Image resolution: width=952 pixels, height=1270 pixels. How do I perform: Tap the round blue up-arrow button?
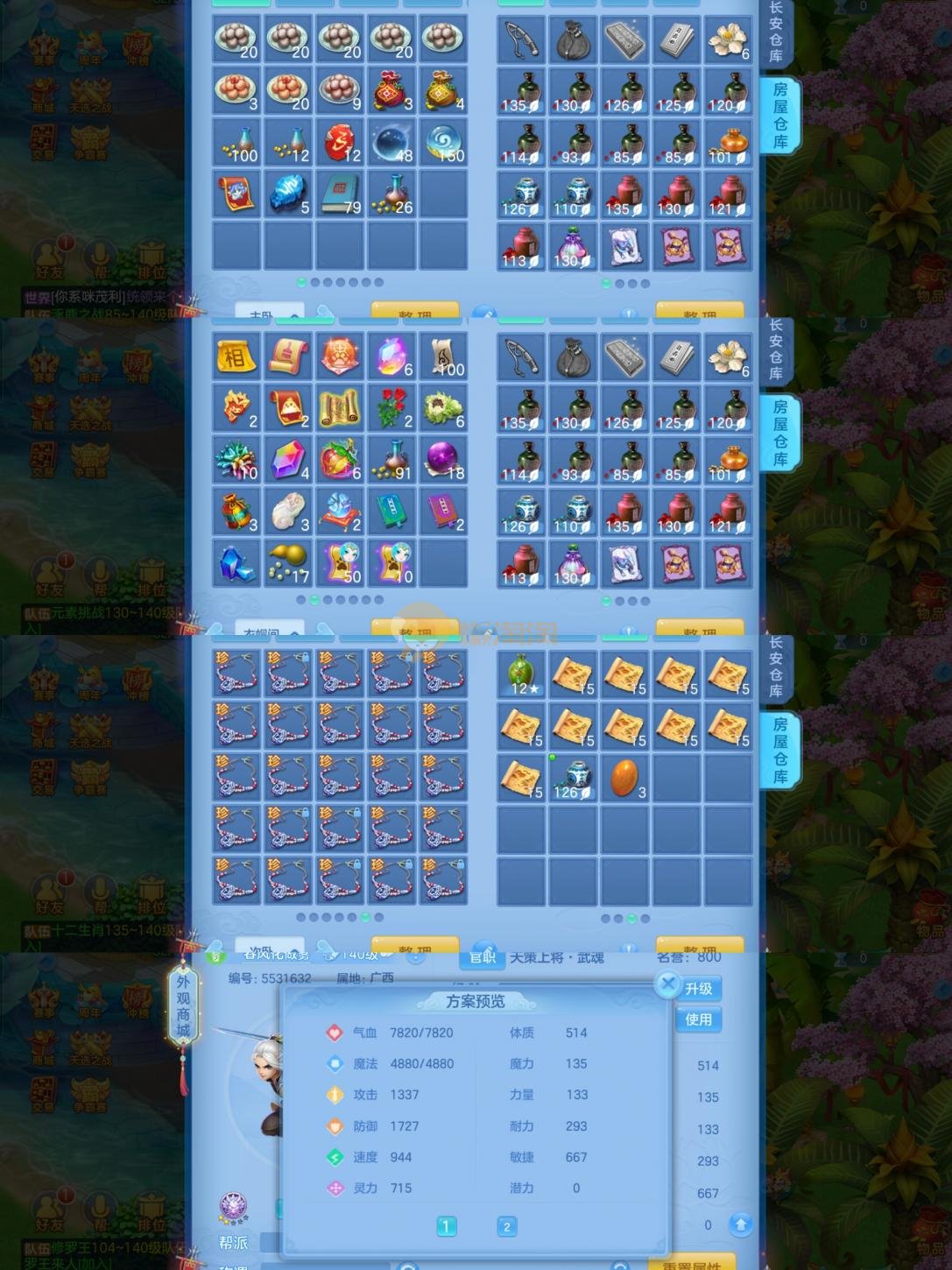(x=740, y=1224)
